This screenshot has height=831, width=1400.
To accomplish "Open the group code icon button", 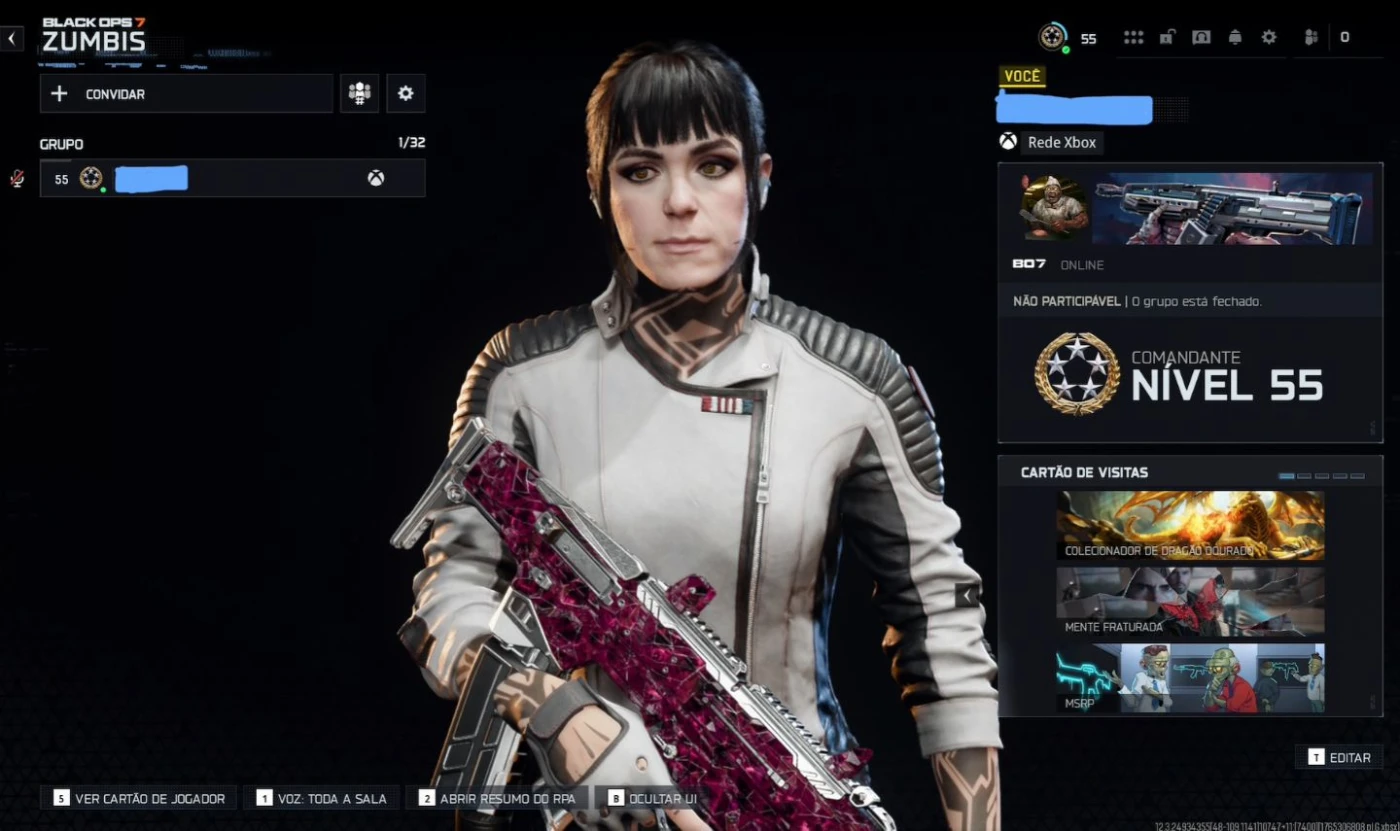I will coord(359,94).
